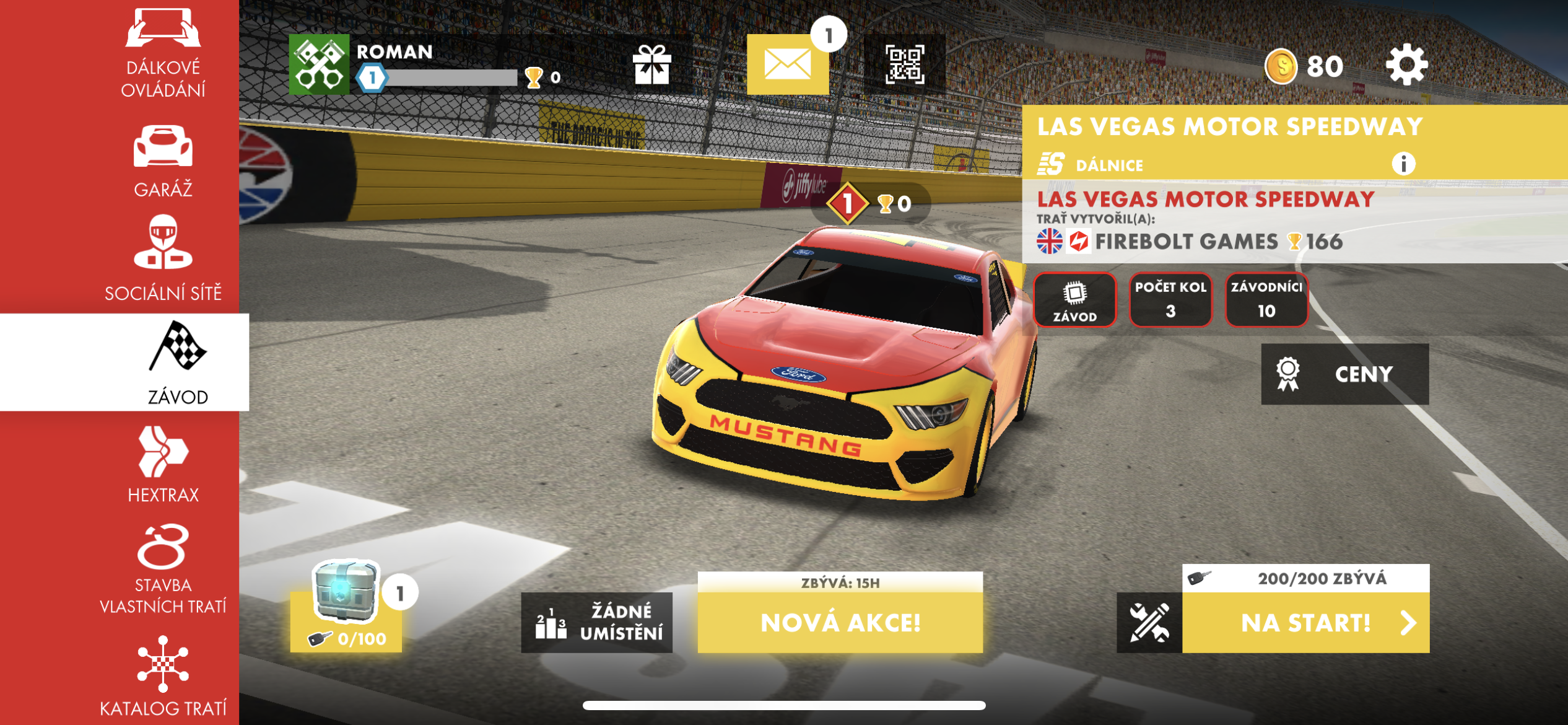1568x725 pixels.
Task: Click Roman's XP progress bar
Action: [x=452, y=79]
